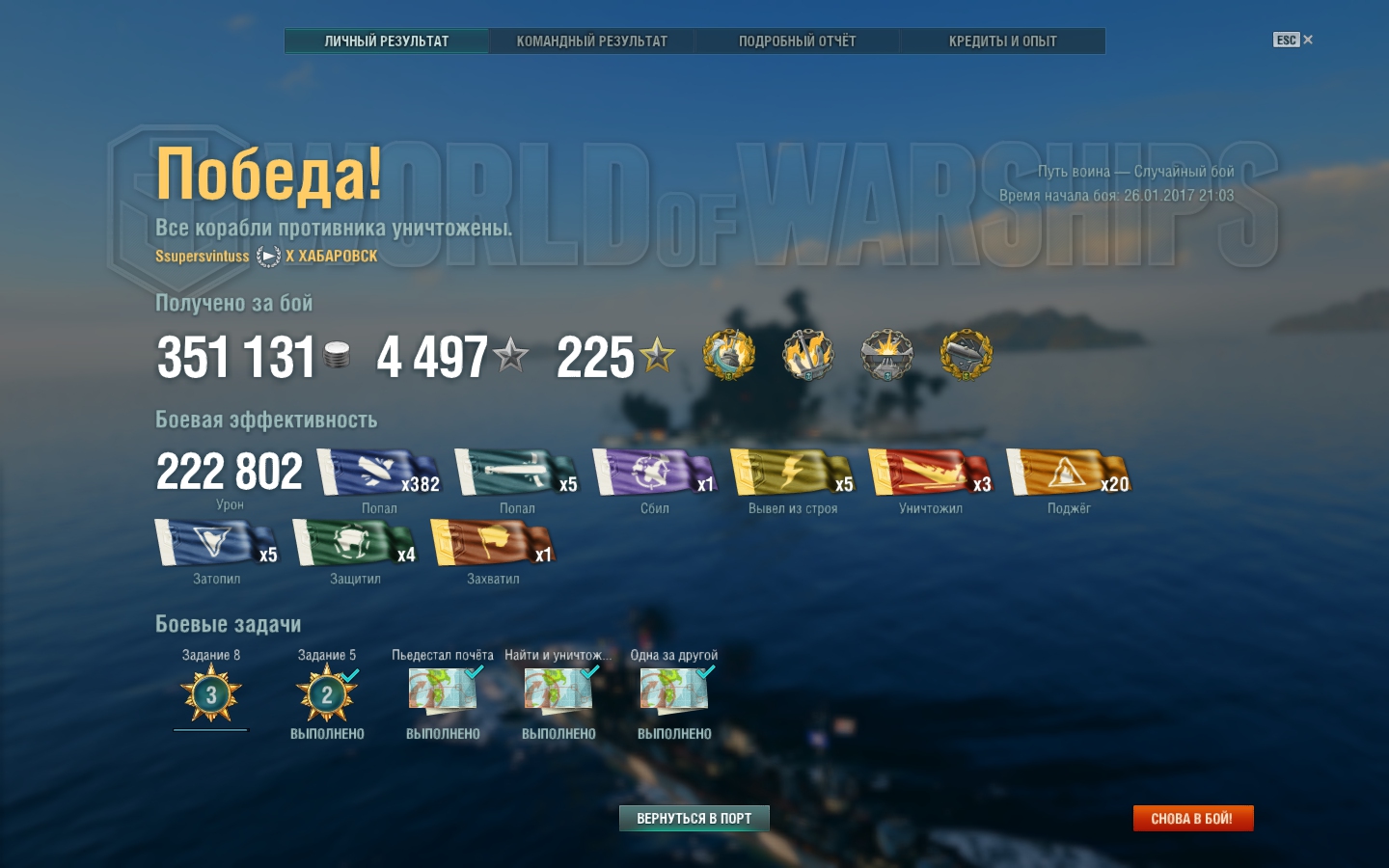
Task: Start another battle with Снова в бой!
Action: point(1192,818)
